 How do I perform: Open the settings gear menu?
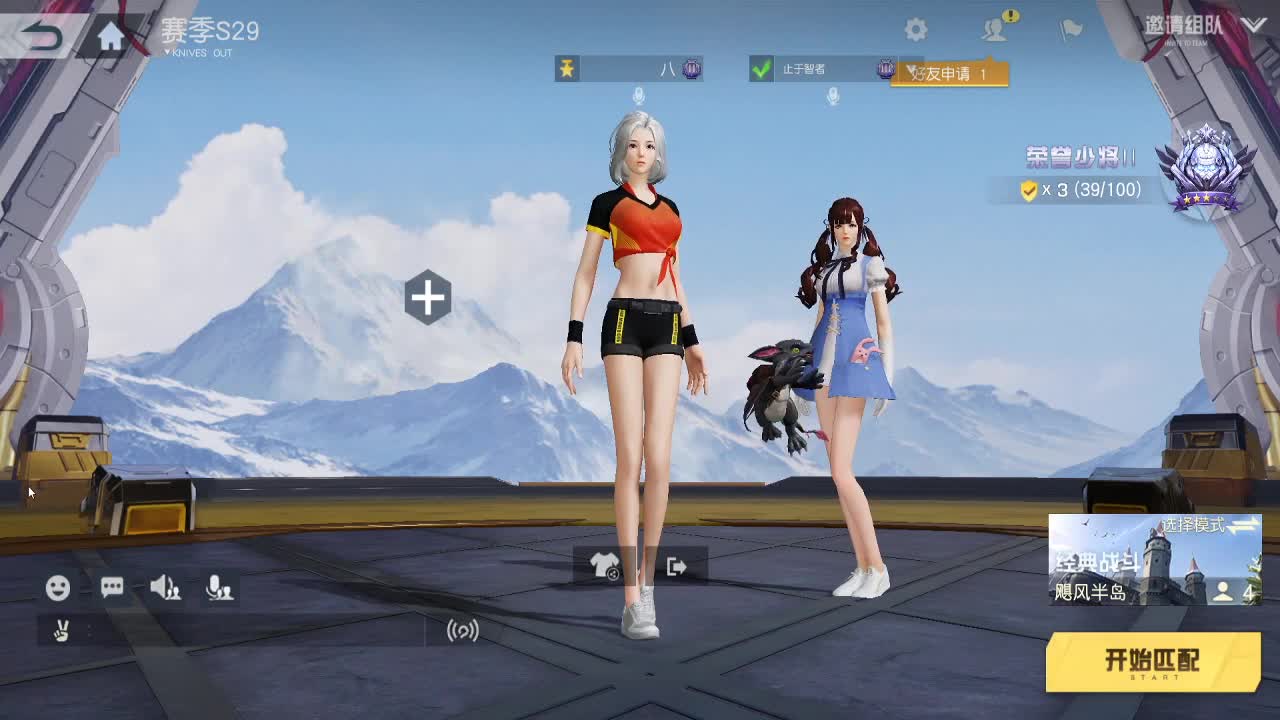pyautogui.click(x=916, y=29)
